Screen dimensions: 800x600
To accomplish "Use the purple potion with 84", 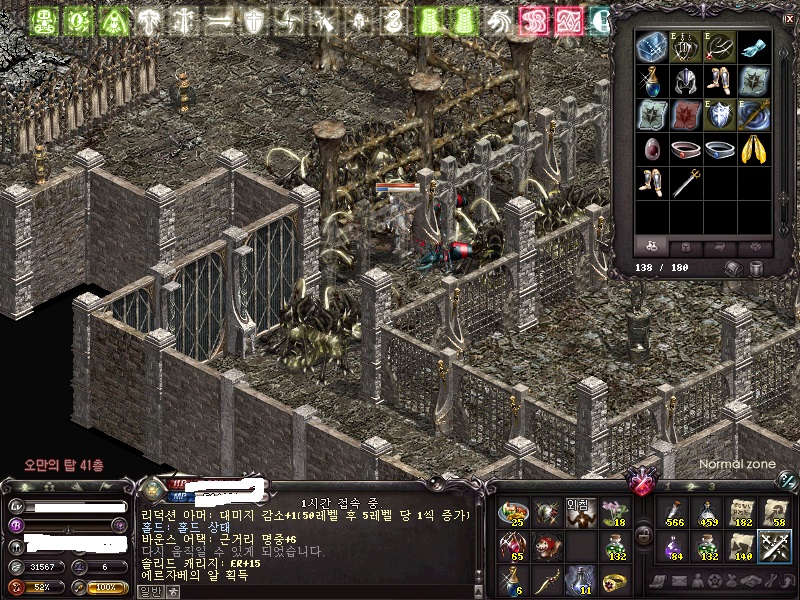I will pos(673,547).
